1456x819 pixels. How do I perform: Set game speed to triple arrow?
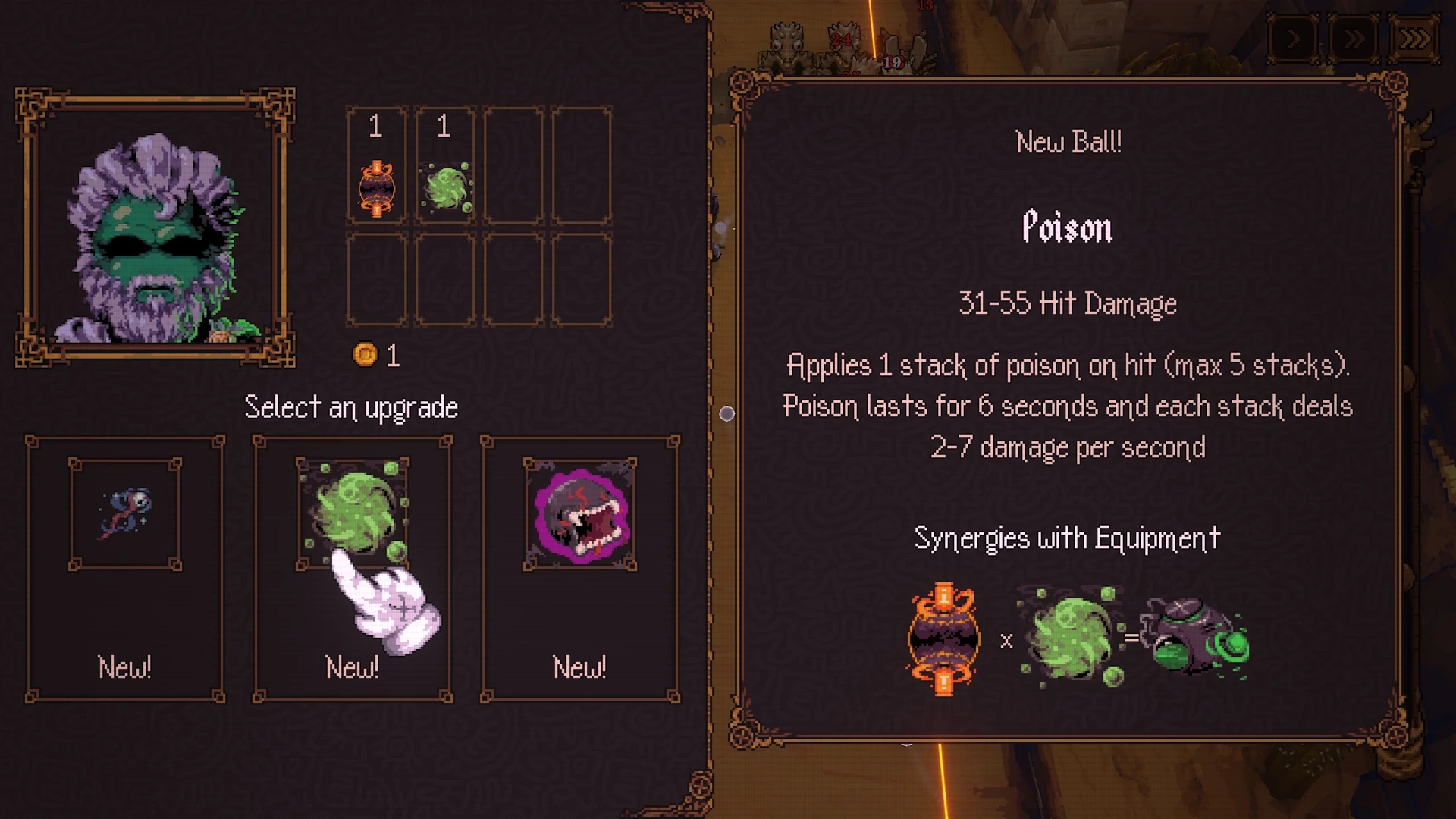[1414, 39]
